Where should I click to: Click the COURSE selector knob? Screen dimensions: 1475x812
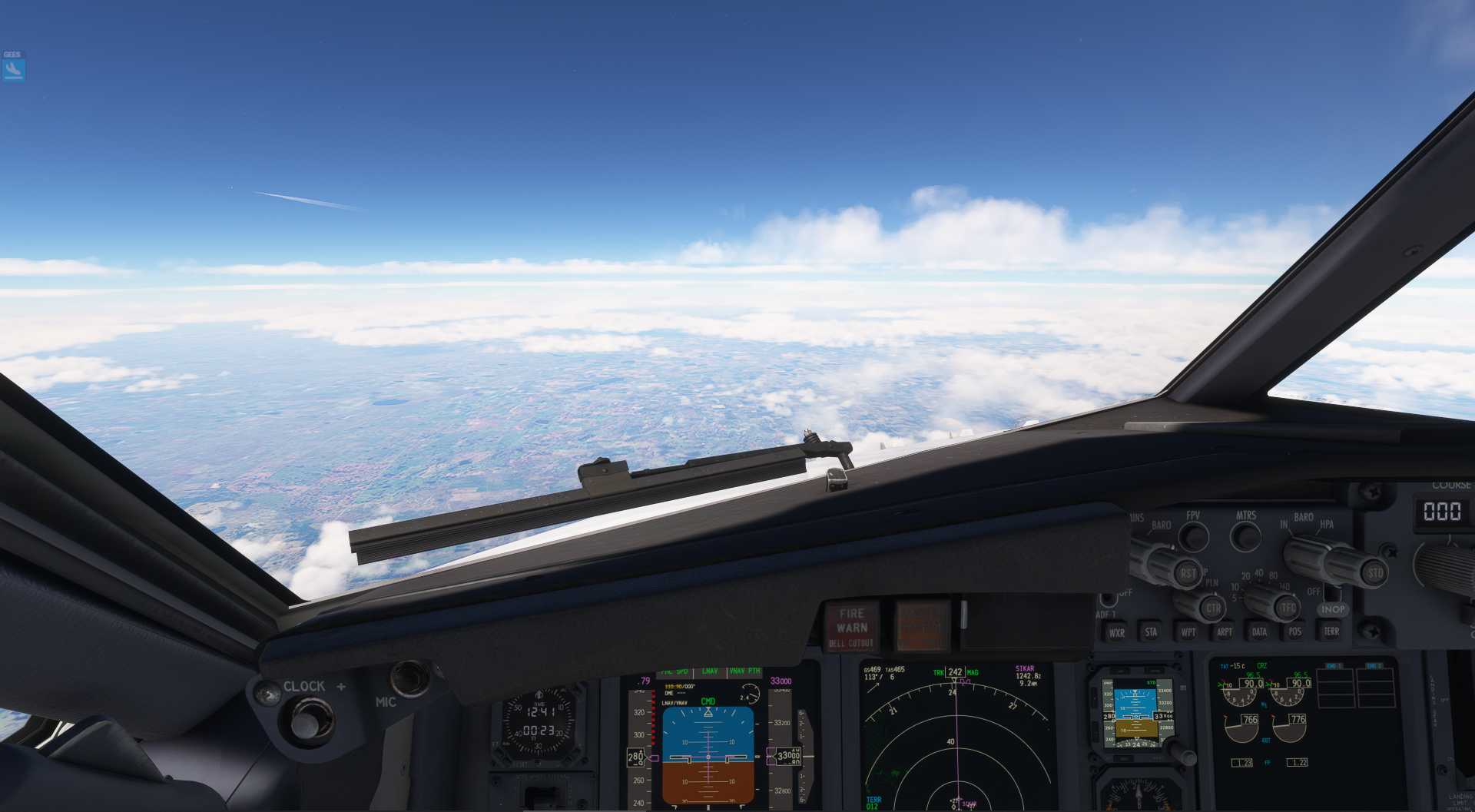pos(1448,567)
